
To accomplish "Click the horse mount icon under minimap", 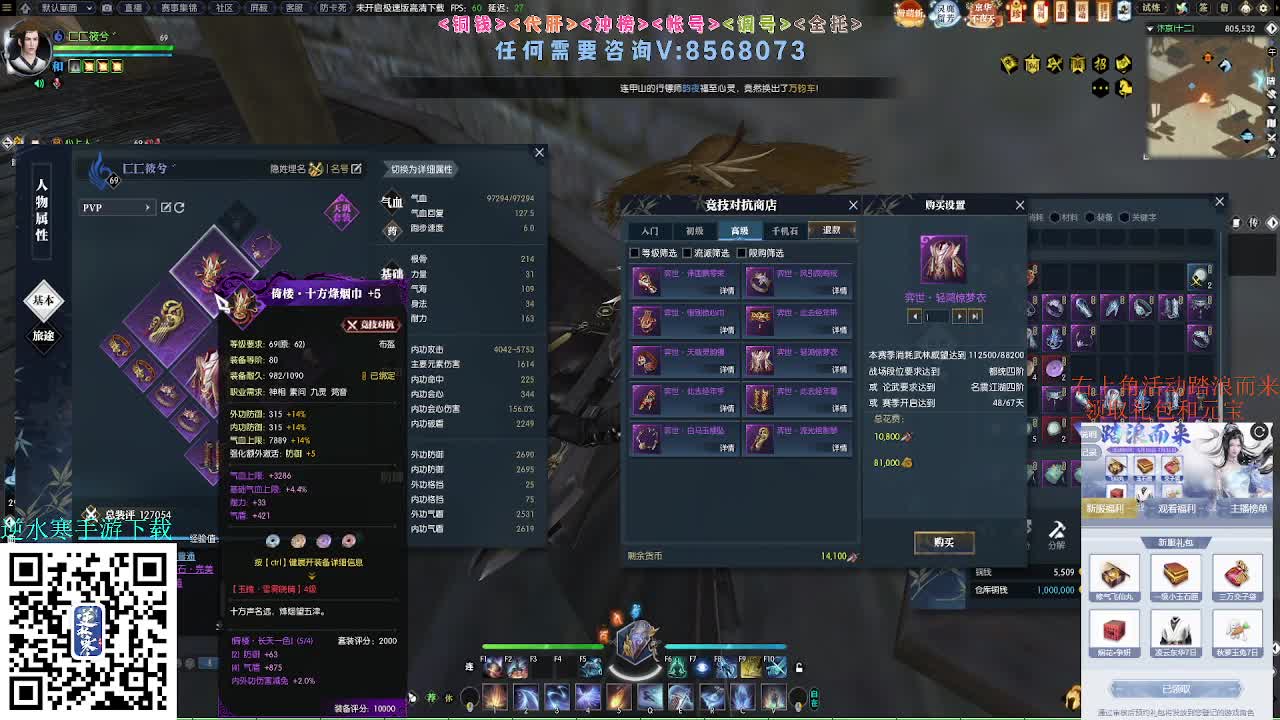I will tap(1124, 88).
